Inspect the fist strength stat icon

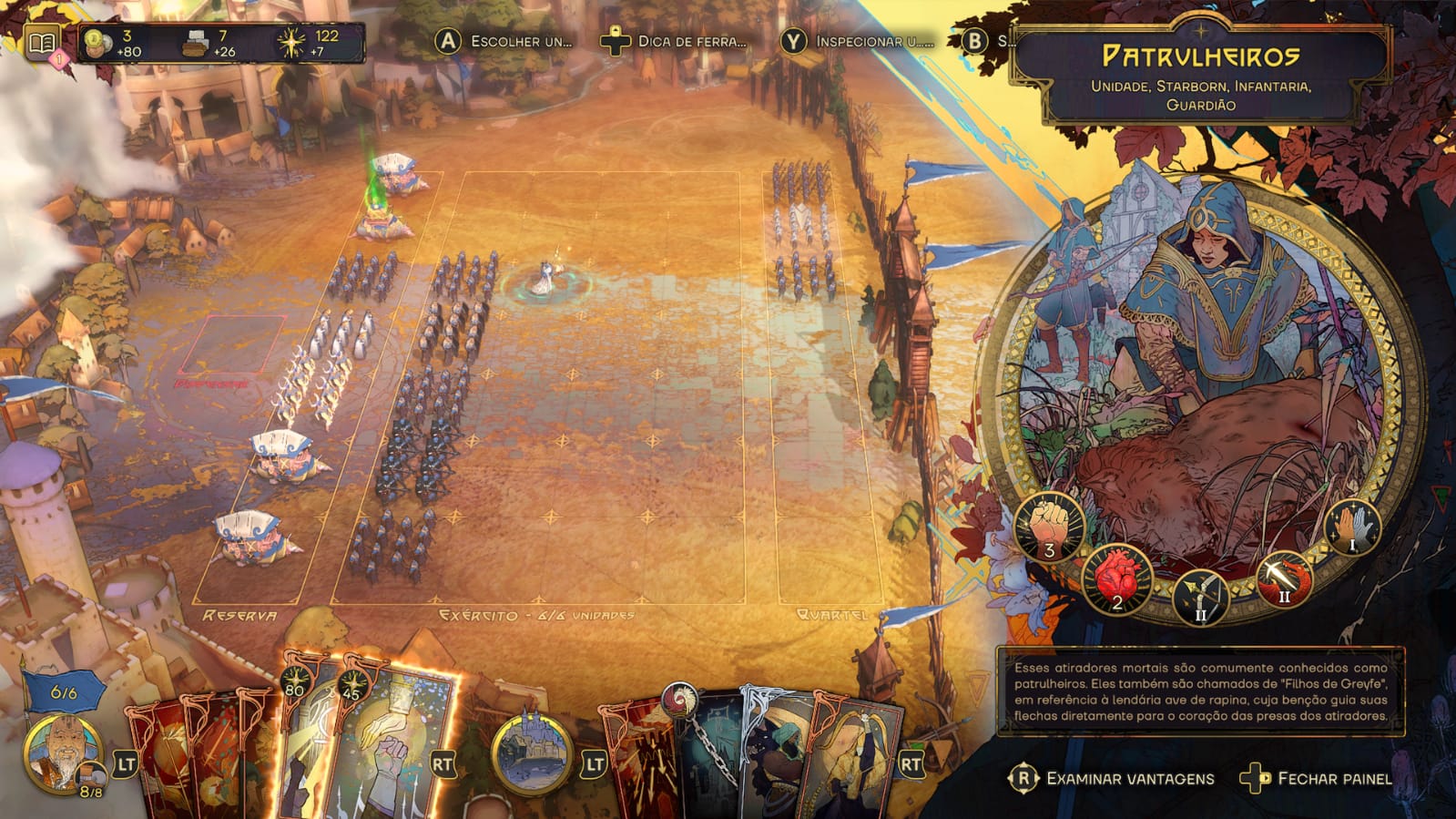pos(1049,527)
